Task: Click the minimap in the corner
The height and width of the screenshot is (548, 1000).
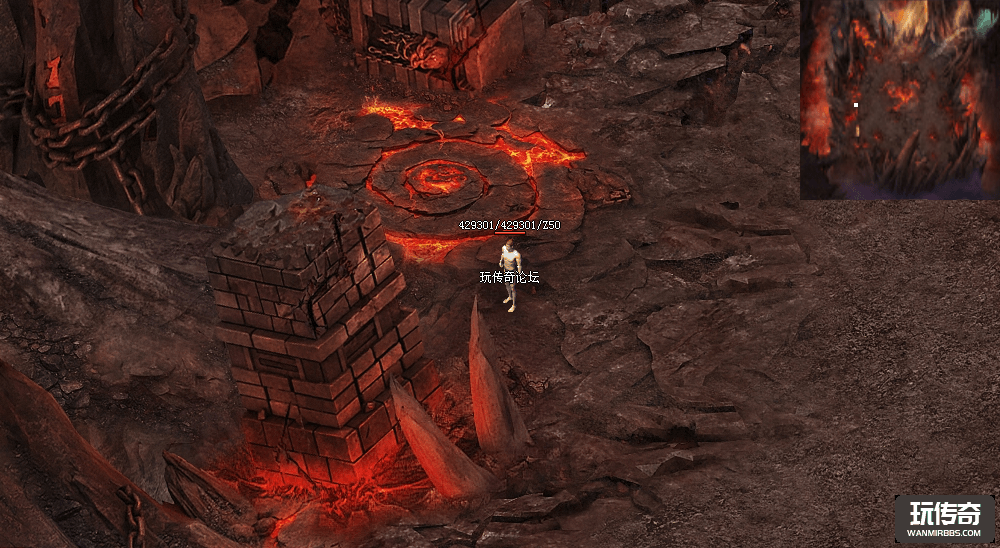Action: point(899,99)
